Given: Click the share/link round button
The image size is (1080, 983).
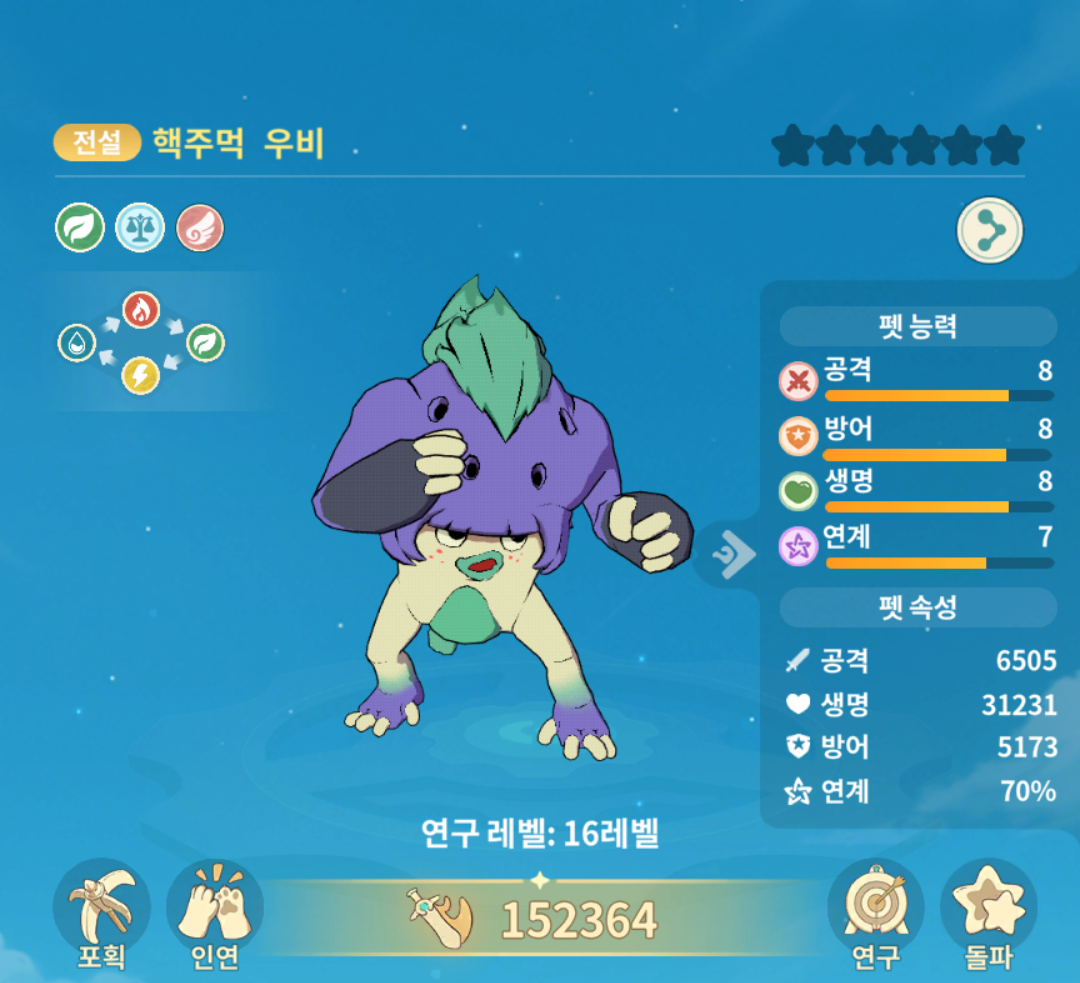Looking at the screenshot, I should tap(990, 230).
